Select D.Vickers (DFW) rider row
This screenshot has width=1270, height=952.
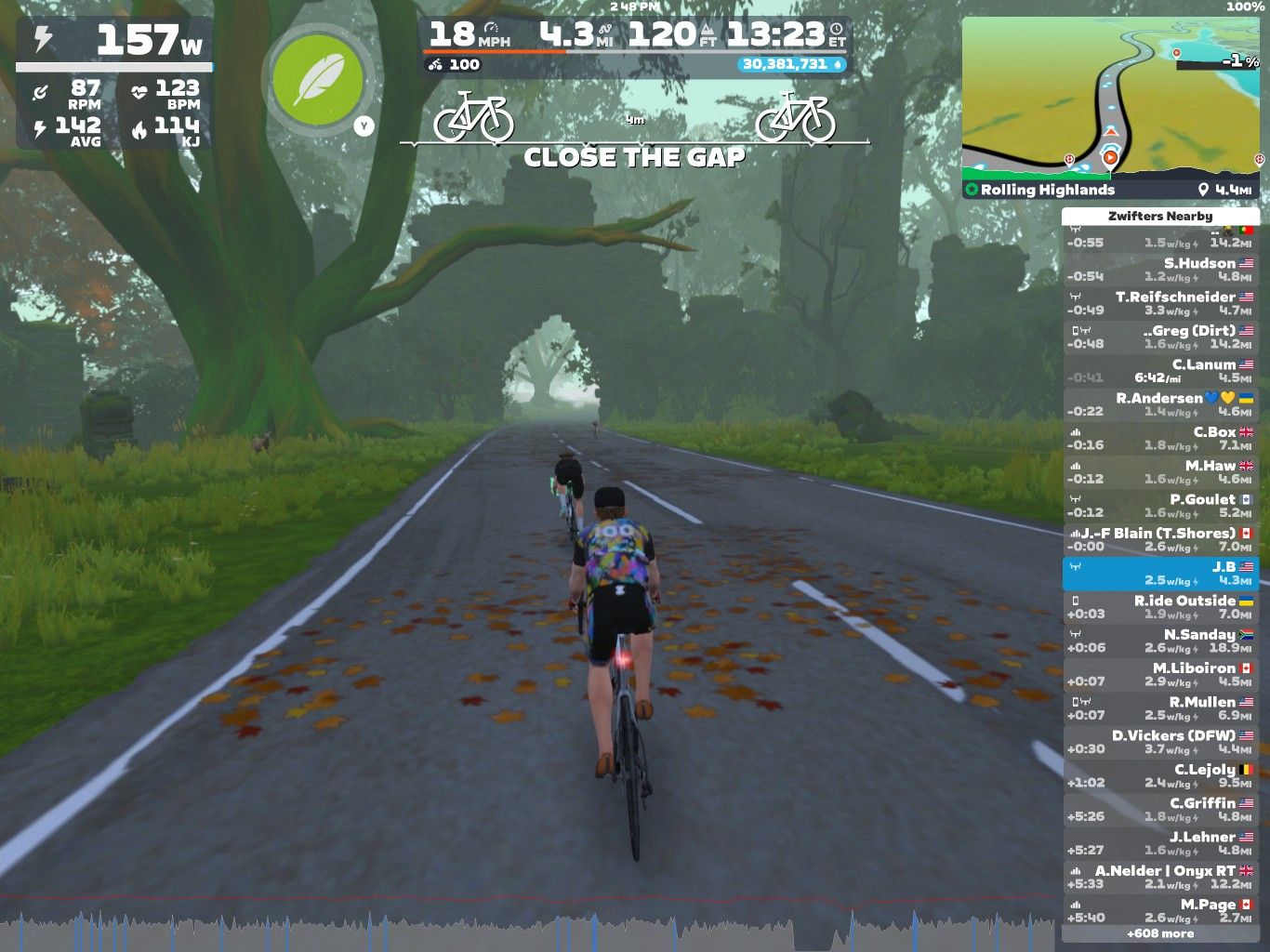[1160, 742]
